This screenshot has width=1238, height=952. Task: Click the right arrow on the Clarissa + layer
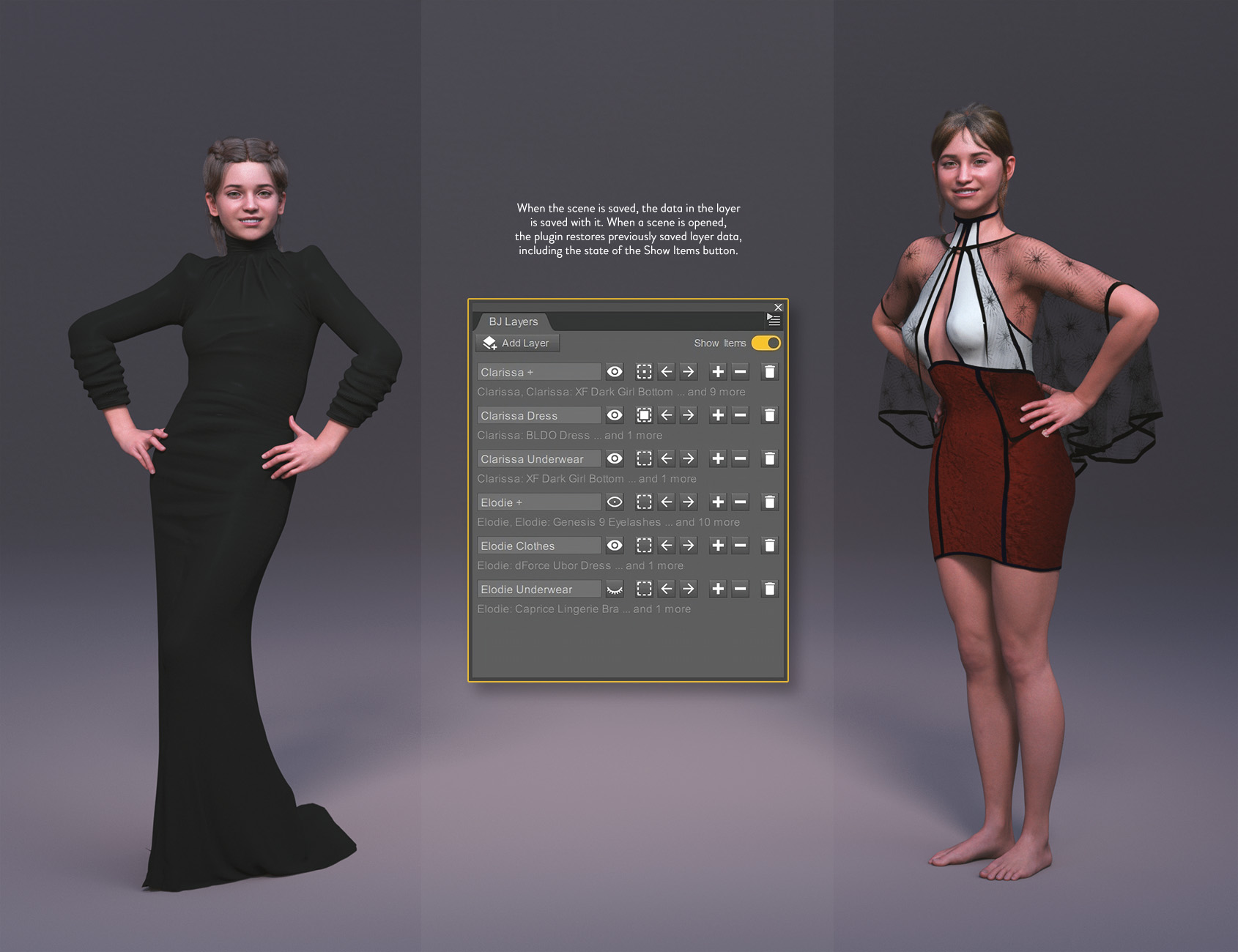(x=687, y=372)
